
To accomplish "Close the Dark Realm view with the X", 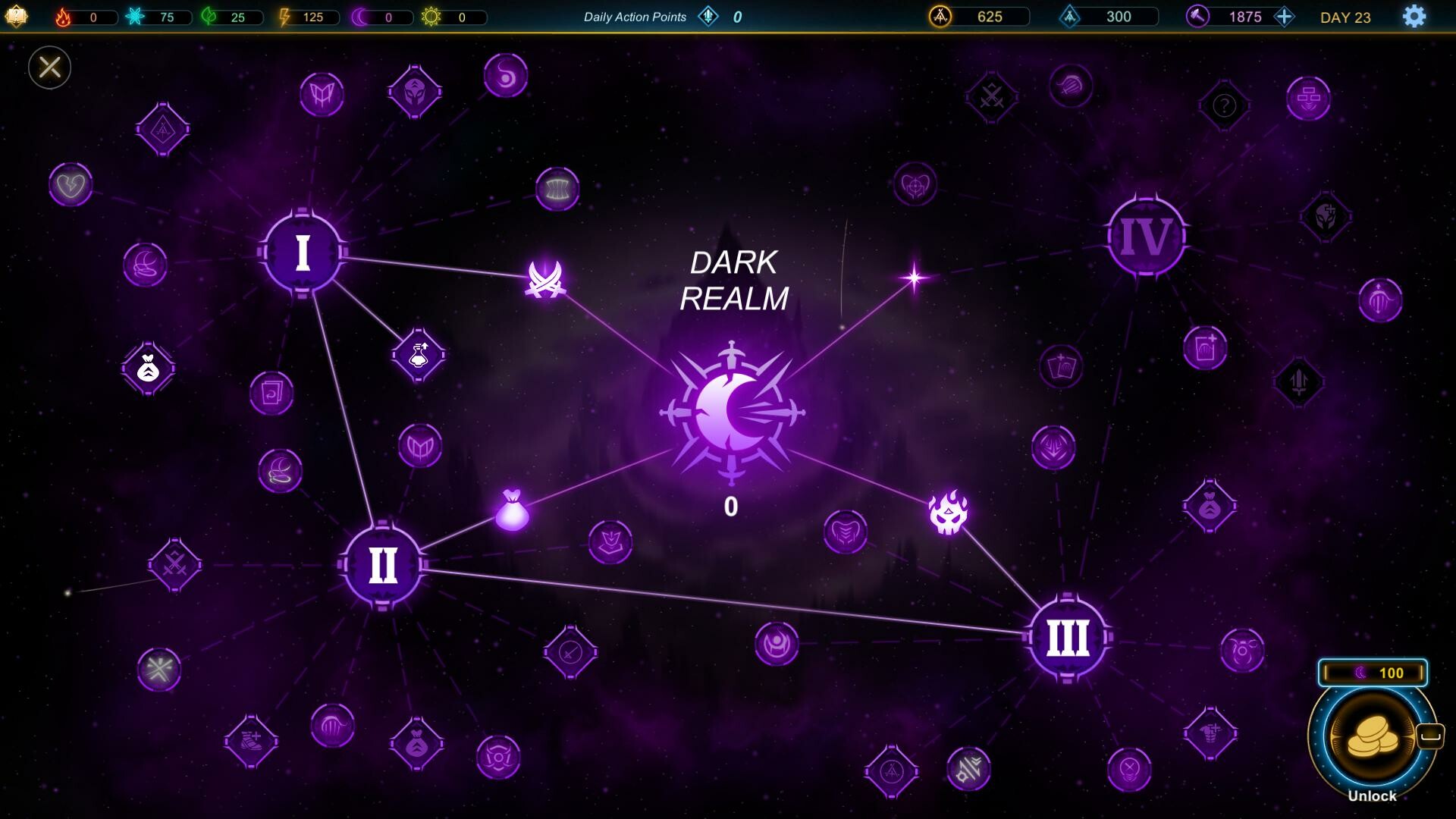I will point(49,67).
